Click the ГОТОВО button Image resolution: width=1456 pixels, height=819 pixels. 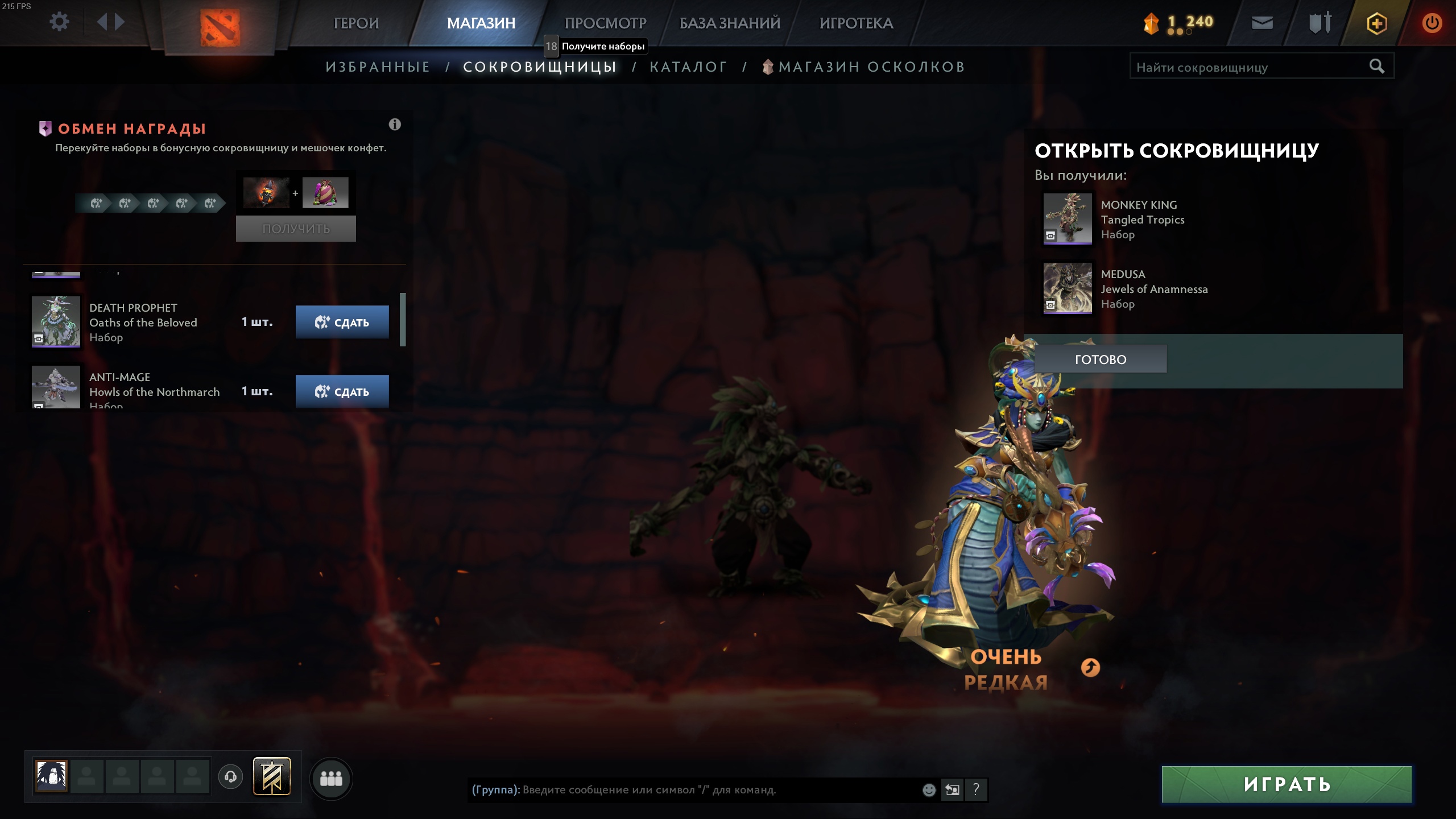coord(1101,358)
